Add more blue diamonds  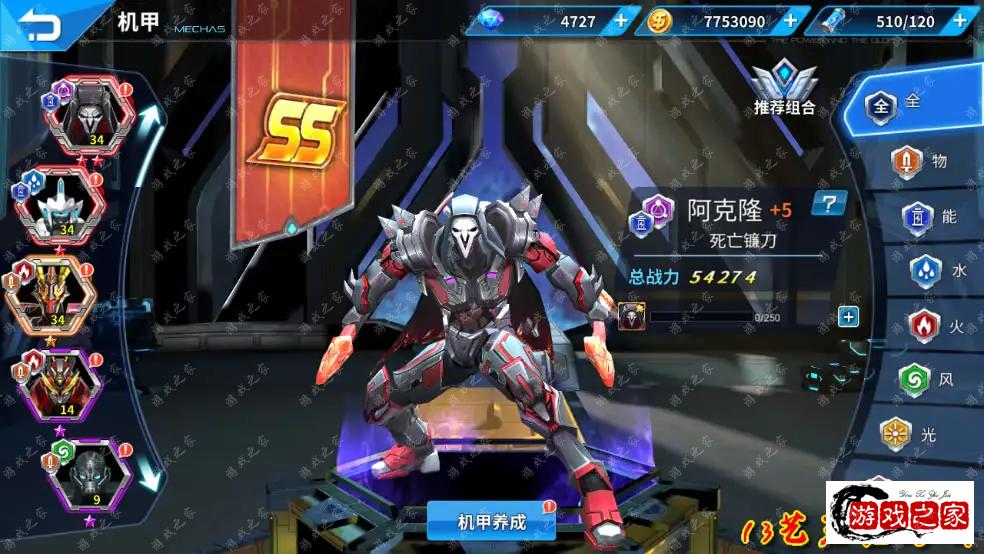[x=621, y=20]
